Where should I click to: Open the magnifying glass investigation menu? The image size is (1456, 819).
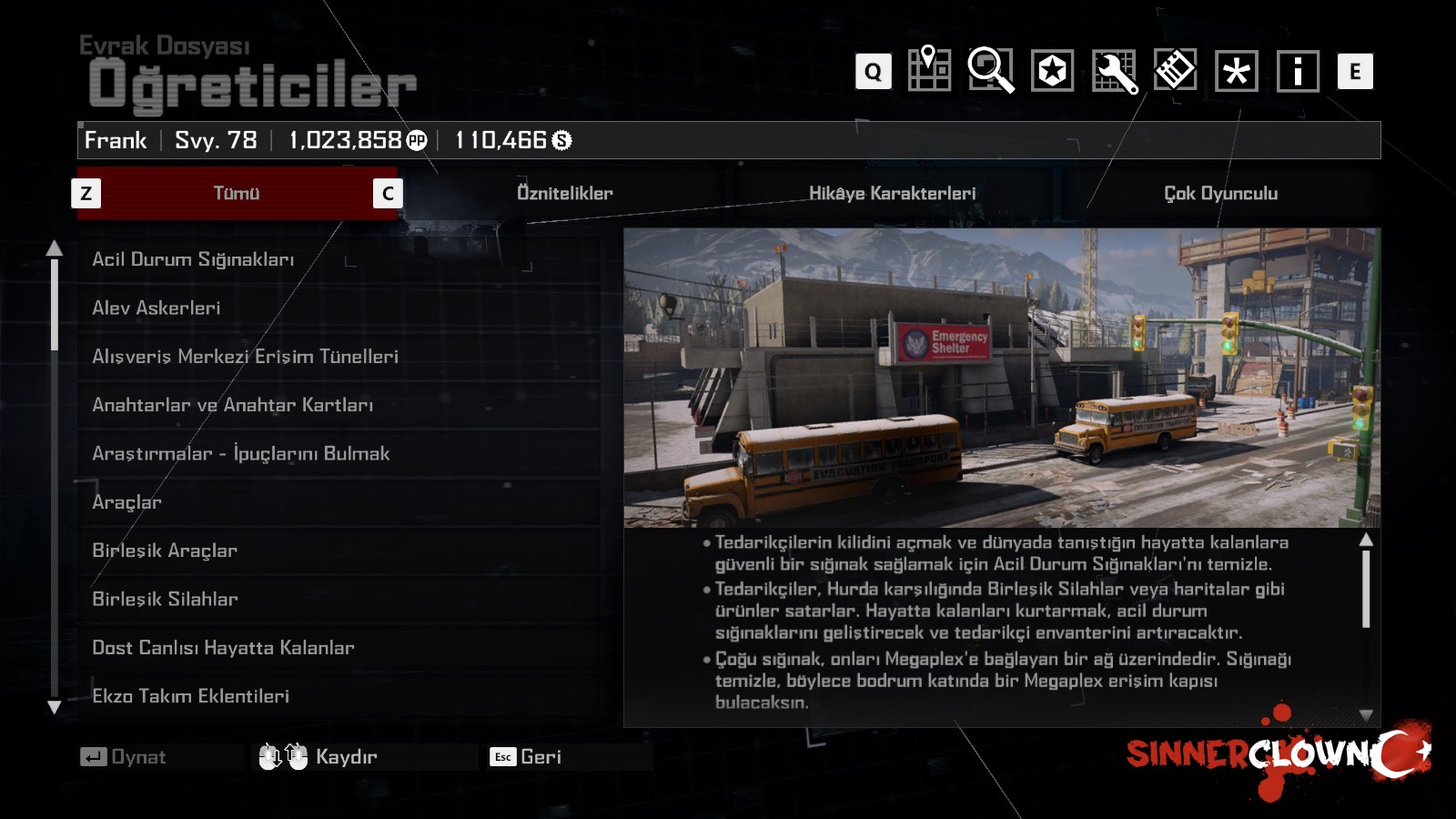990,70
